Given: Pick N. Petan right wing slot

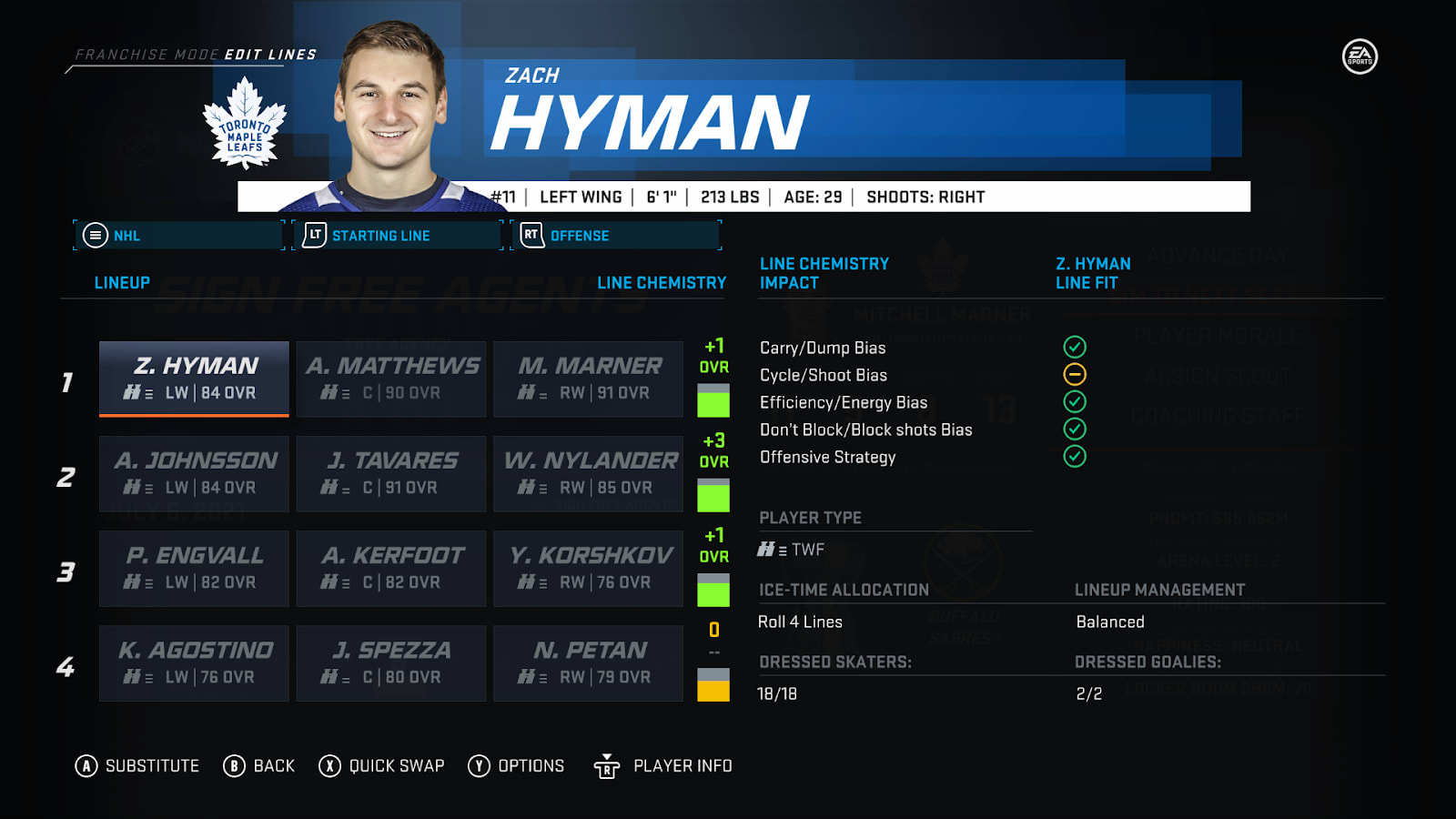Looking at the screenshot, I should [588, 662].
